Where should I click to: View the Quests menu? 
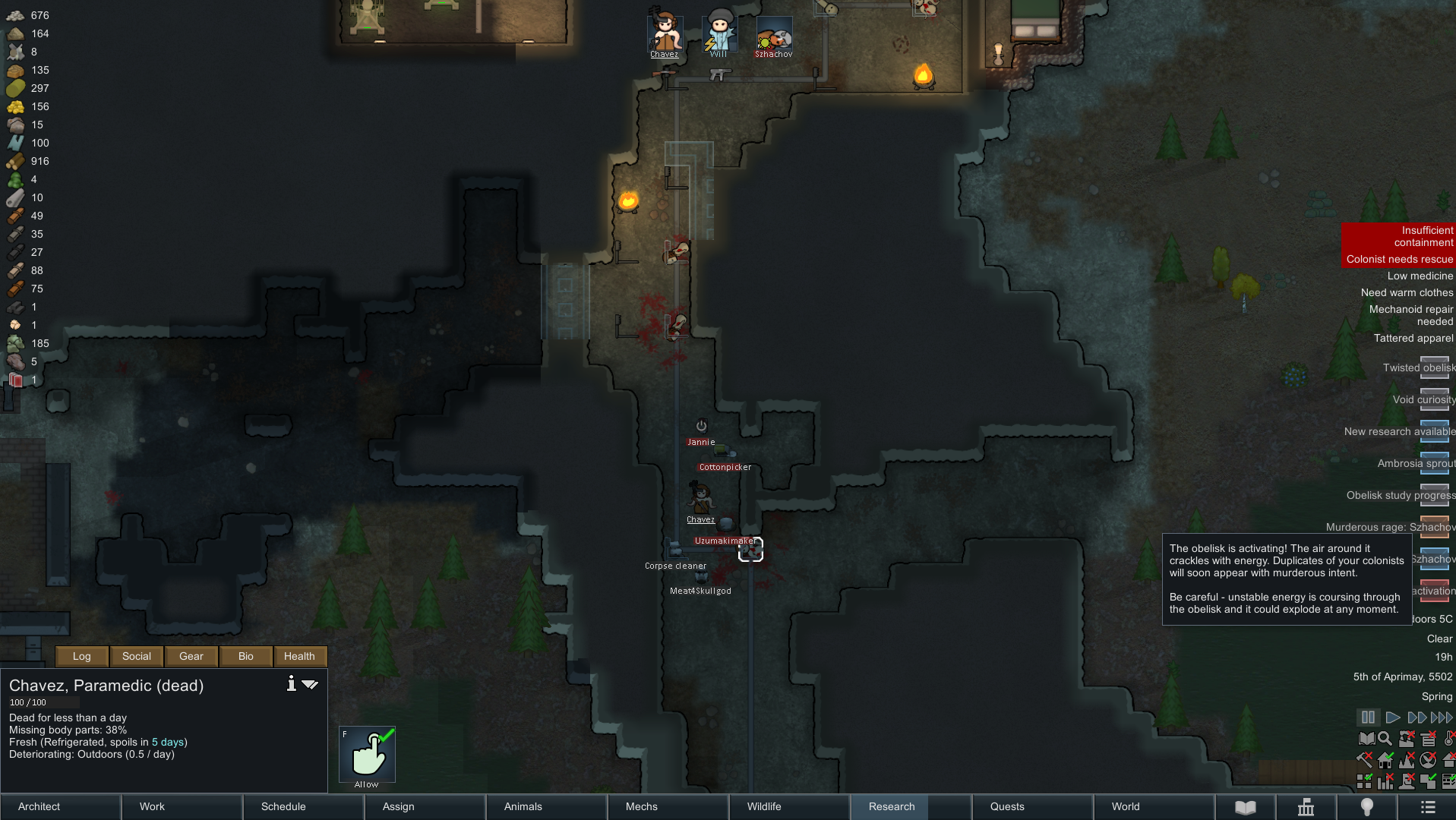click(x=1007, y=806)
